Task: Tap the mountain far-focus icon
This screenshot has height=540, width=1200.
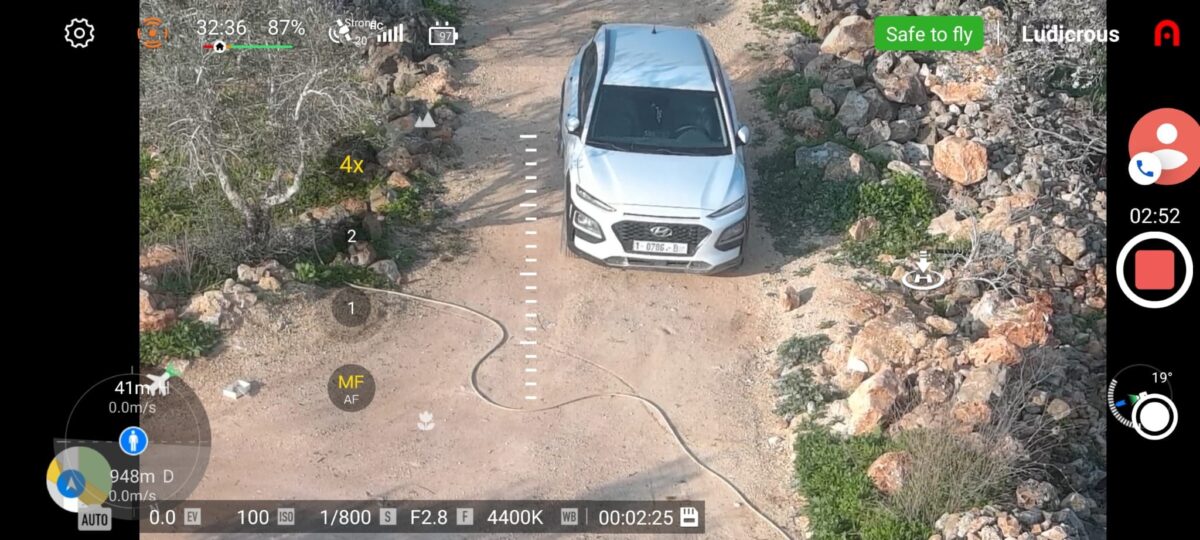Action: tap(425, 120)
